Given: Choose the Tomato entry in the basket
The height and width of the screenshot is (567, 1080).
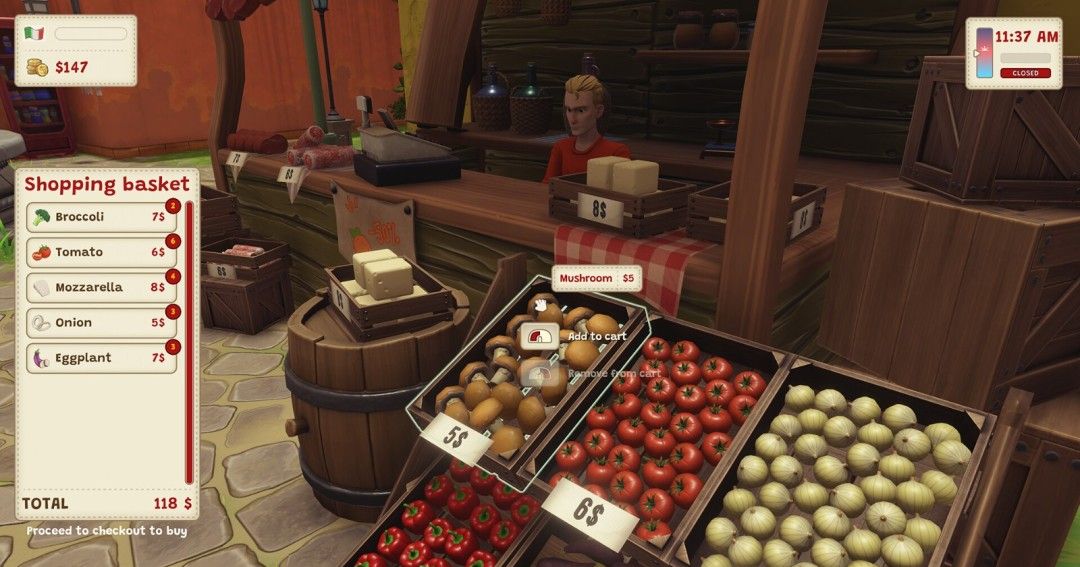Looking at the screenshot, I should tap(100, 252).
